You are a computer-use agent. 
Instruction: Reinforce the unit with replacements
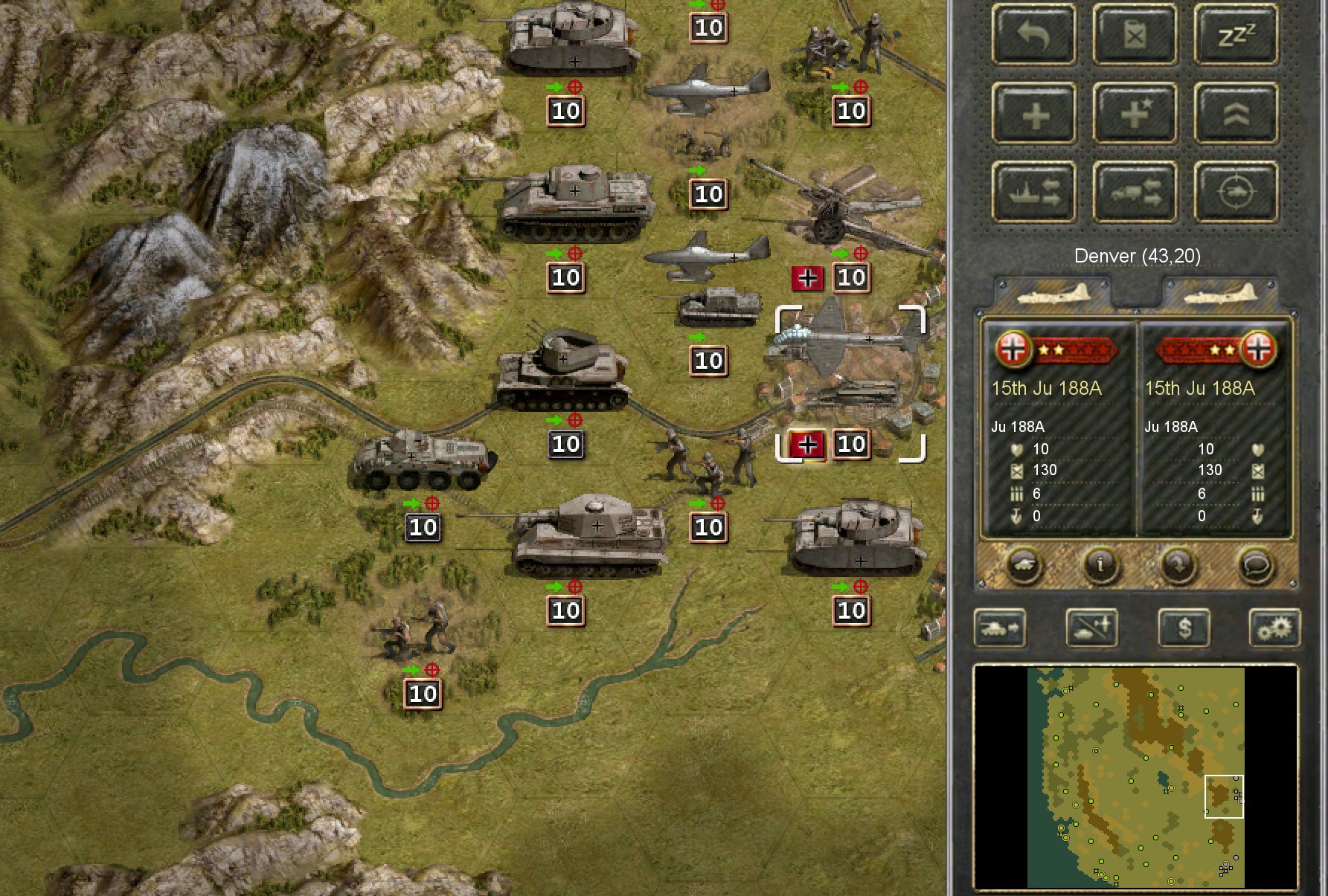tap(1033, 113)
